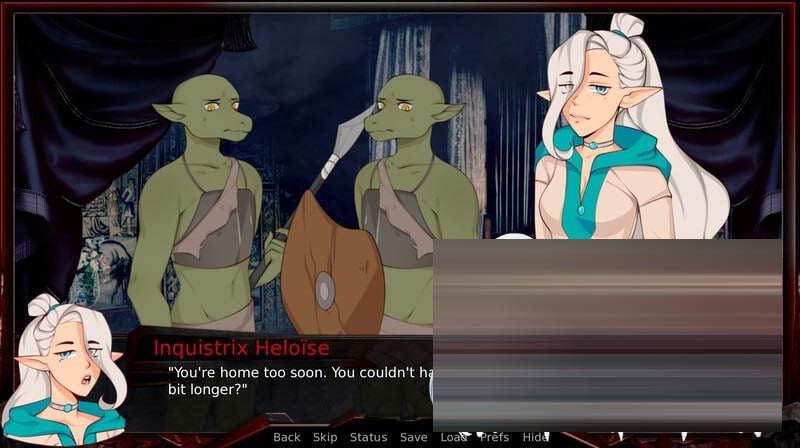Go back to the previous dialogue line
The image size is (800, 448).
coord(286,437)
